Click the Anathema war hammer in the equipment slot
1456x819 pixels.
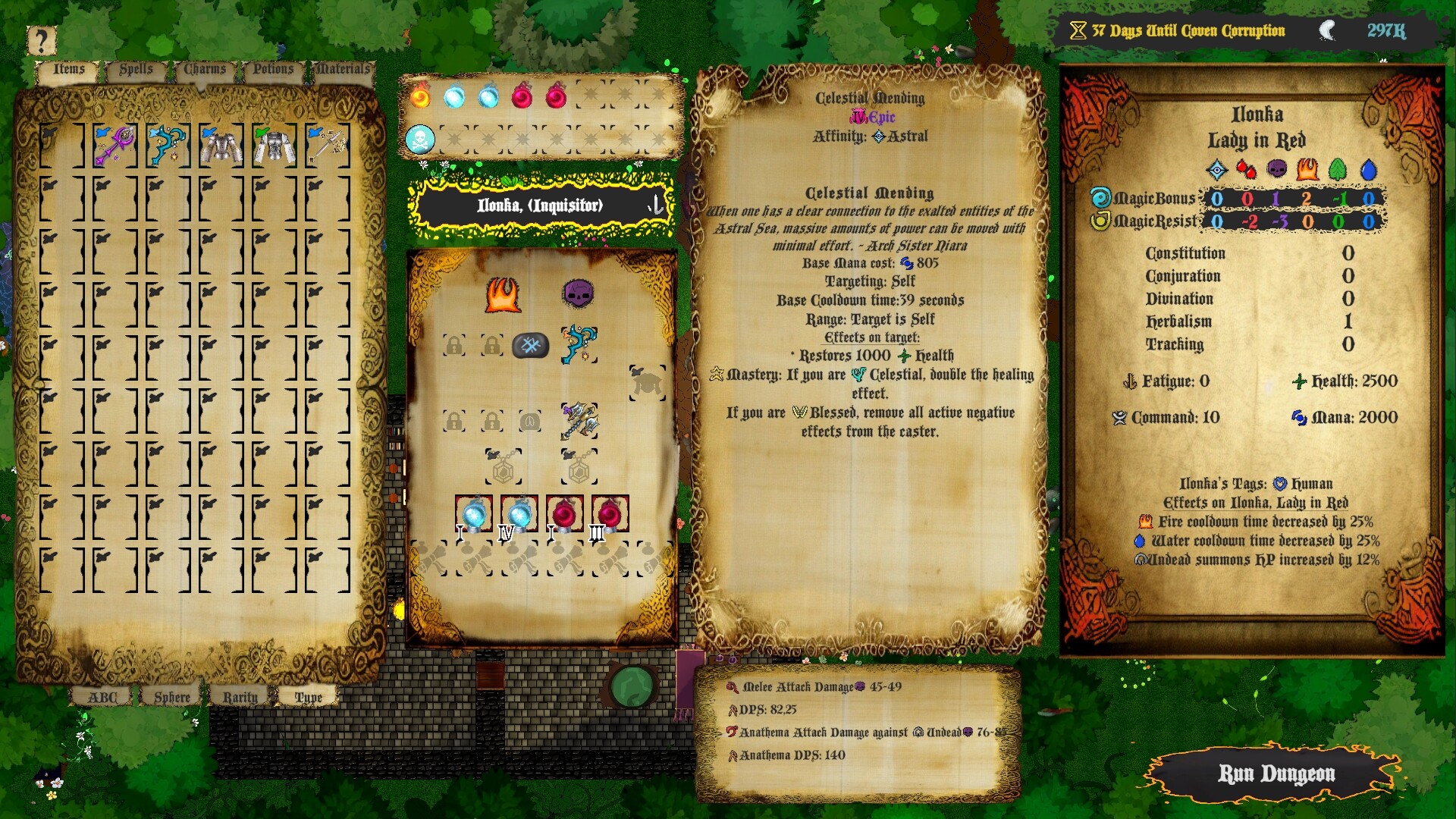pos(579,422)
